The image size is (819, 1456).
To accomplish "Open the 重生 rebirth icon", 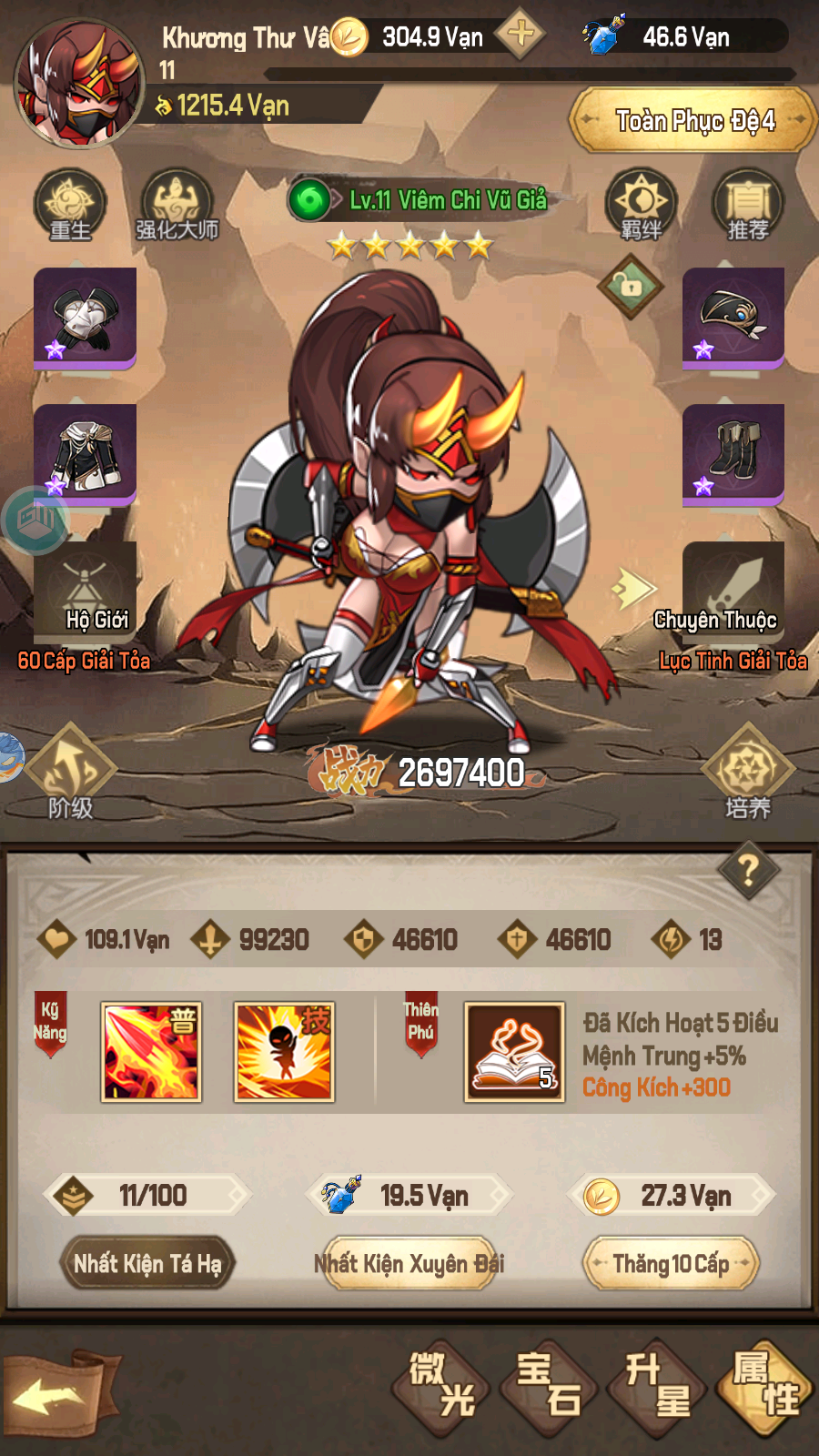I will (x=70, y=206).
